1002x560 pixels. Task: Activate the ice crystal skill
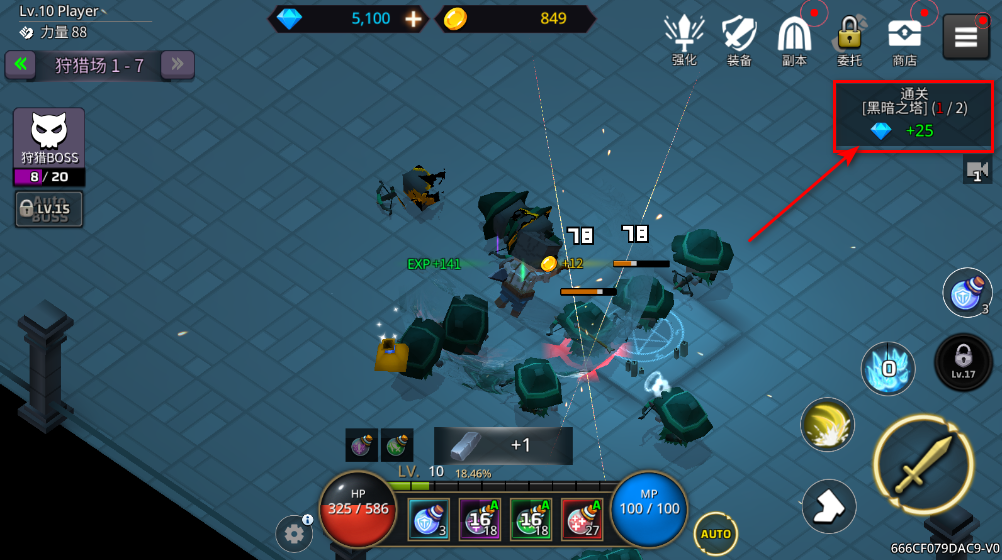click(x=887, y=368)
